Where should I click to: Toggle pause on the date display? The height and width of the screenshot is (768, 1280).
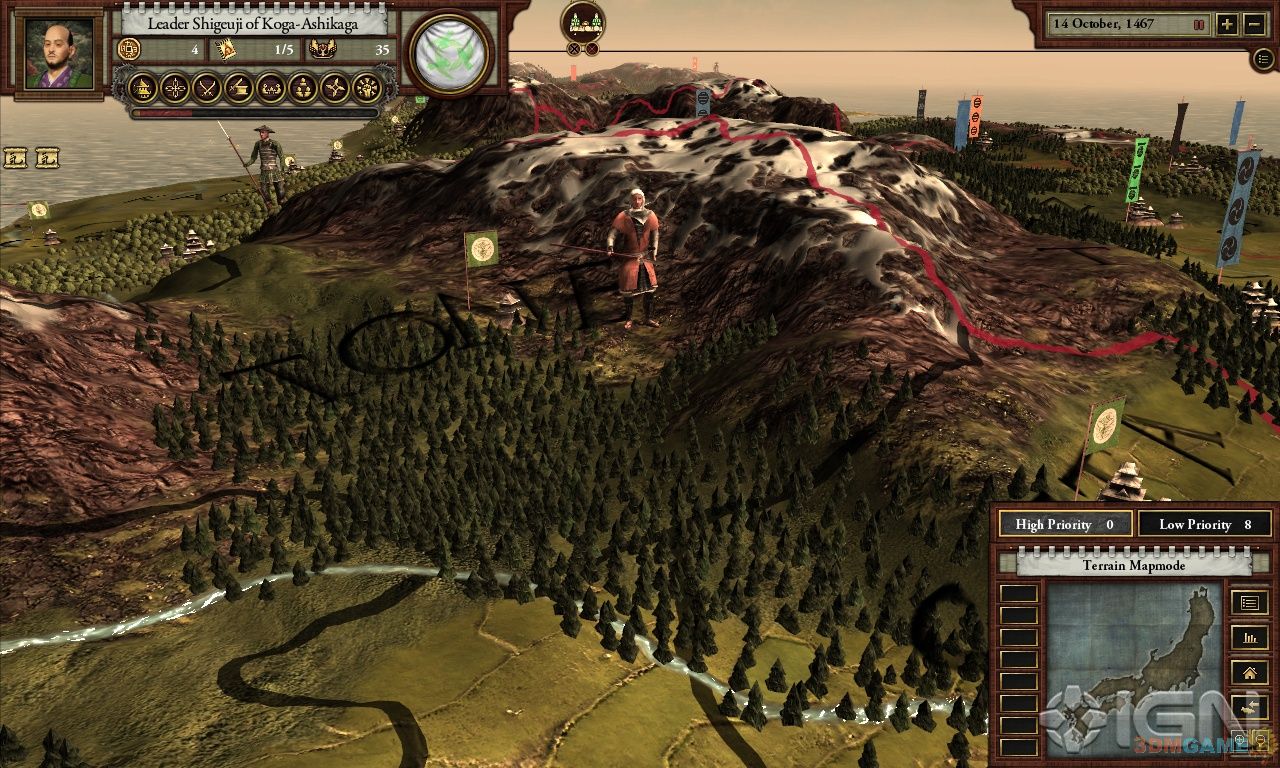pos(1199,24)
